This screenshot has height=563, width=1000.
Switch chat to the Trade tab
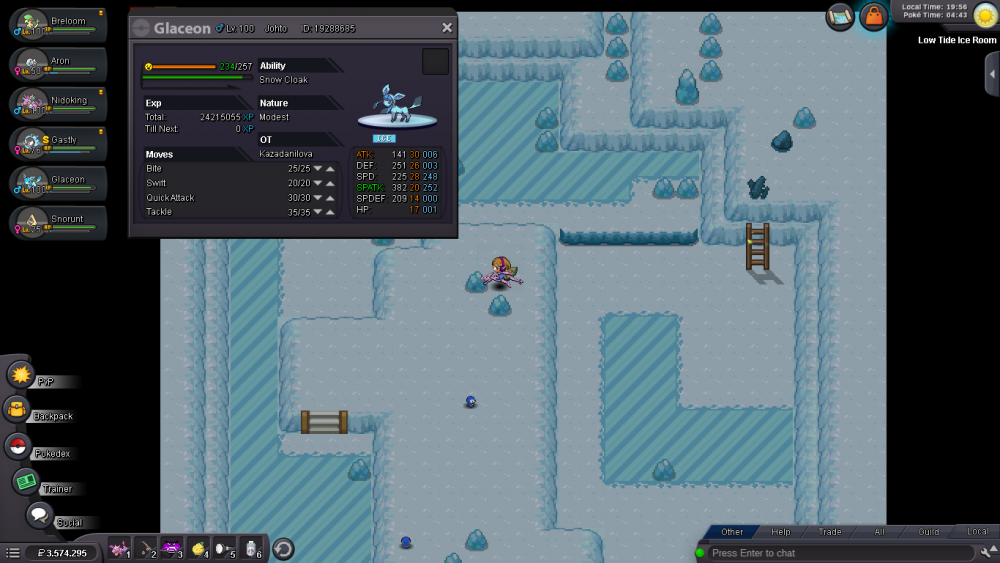830,532
